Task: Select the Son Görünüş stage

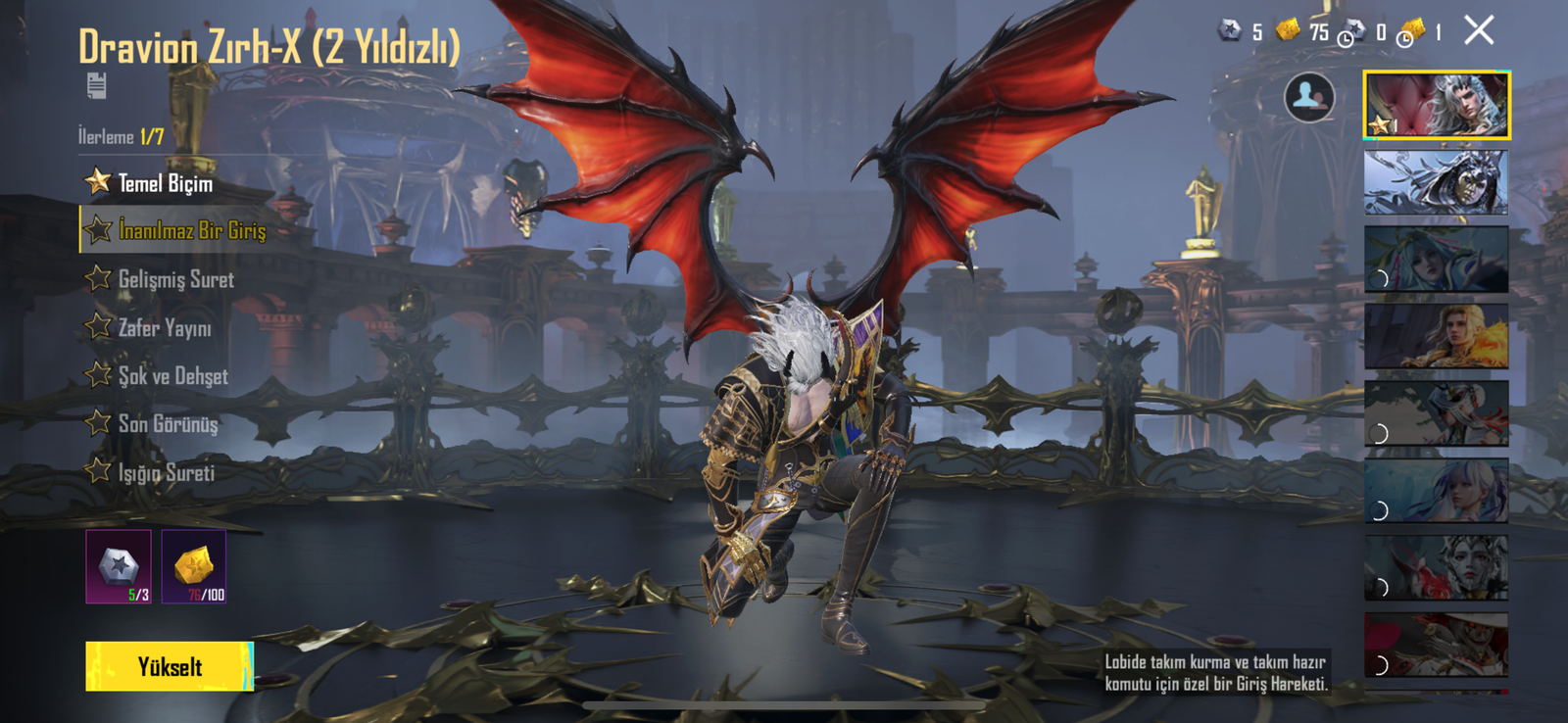Action: (168, 424)
